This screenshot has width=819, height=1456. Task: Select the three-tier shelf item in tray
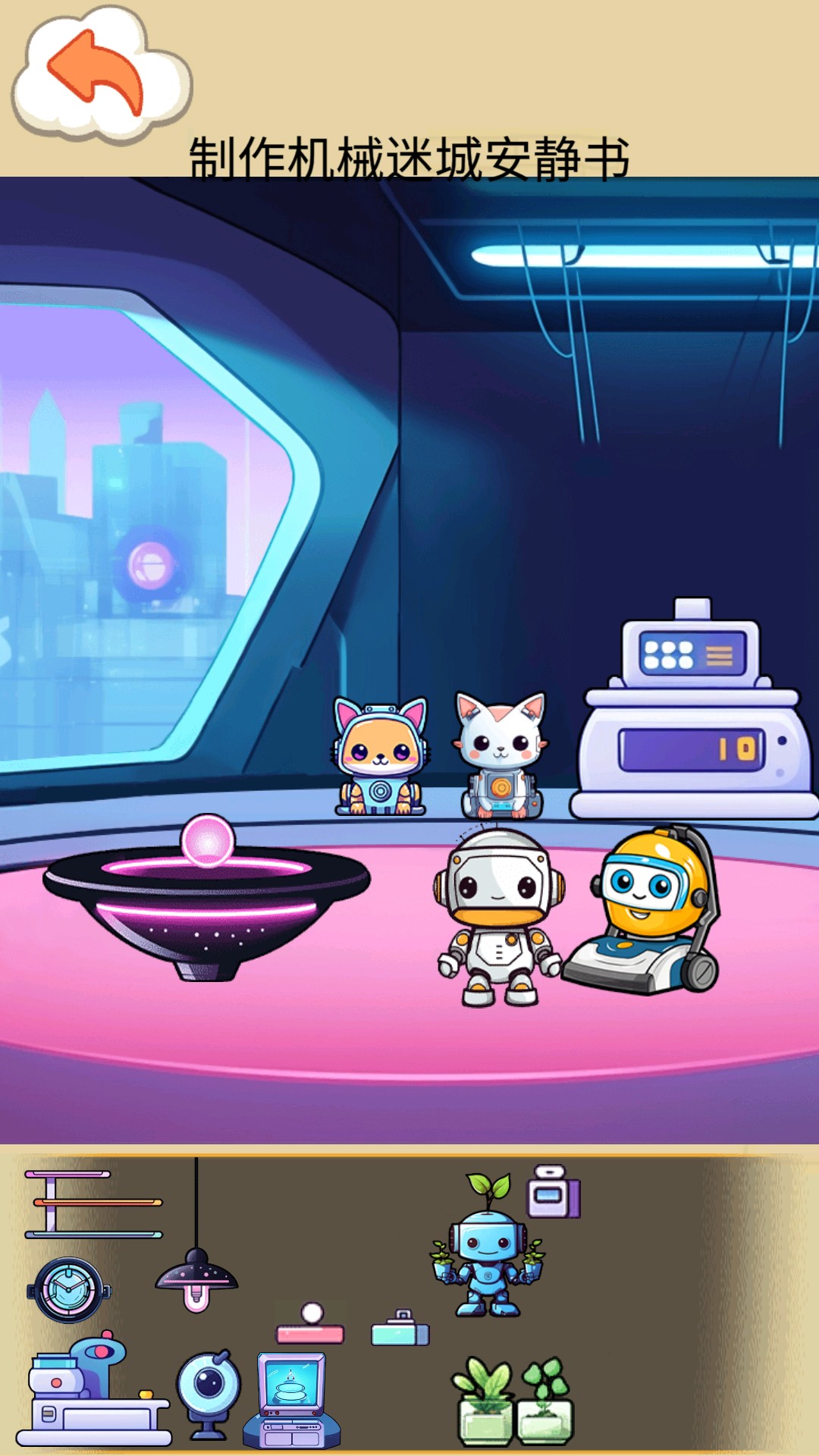pos(93,1203)
